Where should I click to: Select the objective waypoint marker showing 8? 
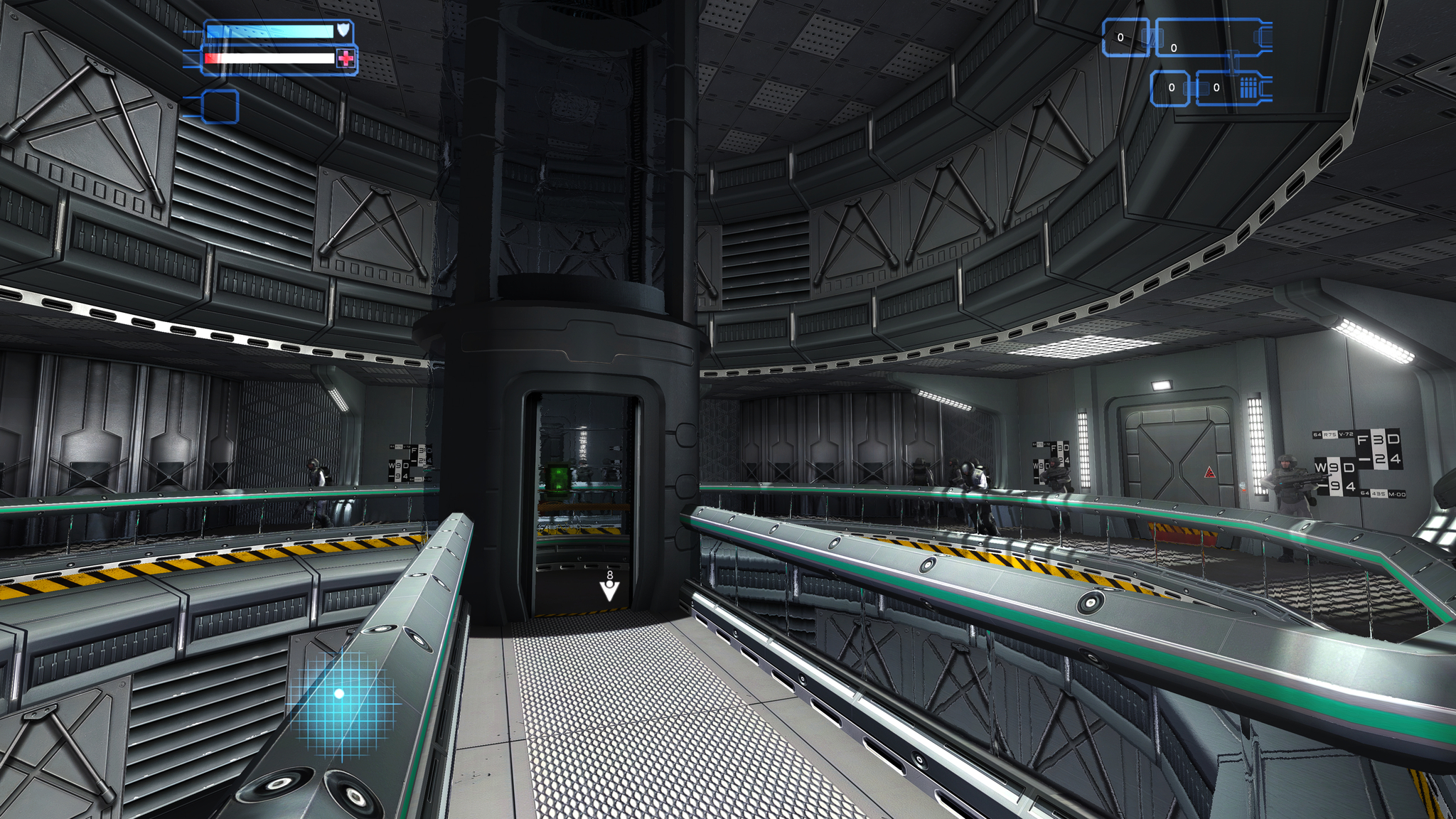(609, 588)
